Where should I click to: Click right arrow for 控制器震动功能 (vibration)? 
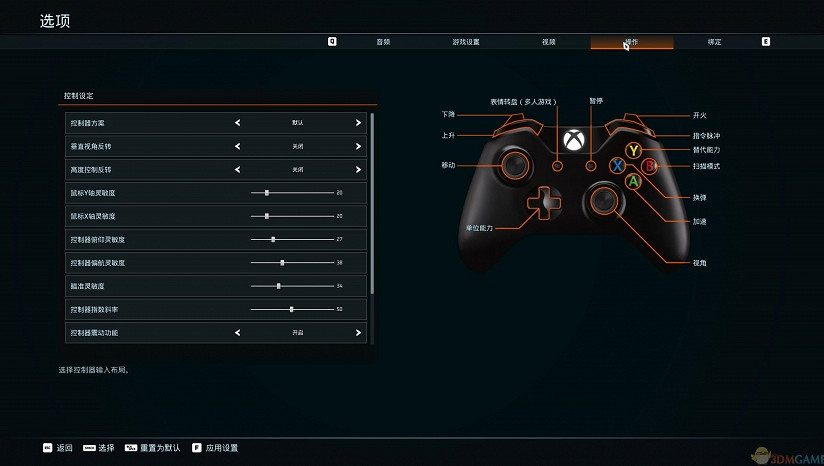tap(358, 332)
